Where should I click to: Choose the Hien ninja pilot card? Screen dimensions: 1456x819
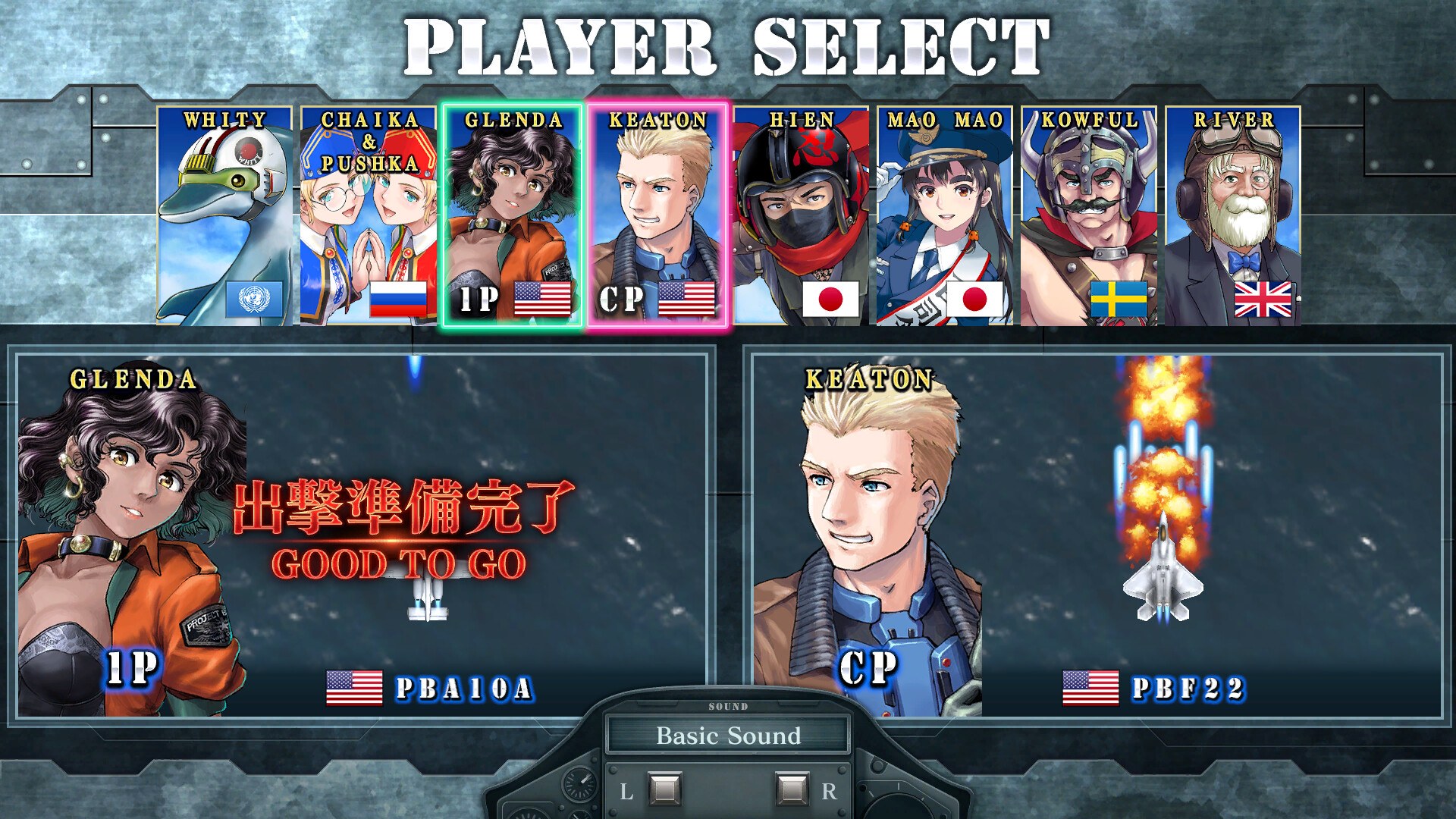tap(801, 215)
